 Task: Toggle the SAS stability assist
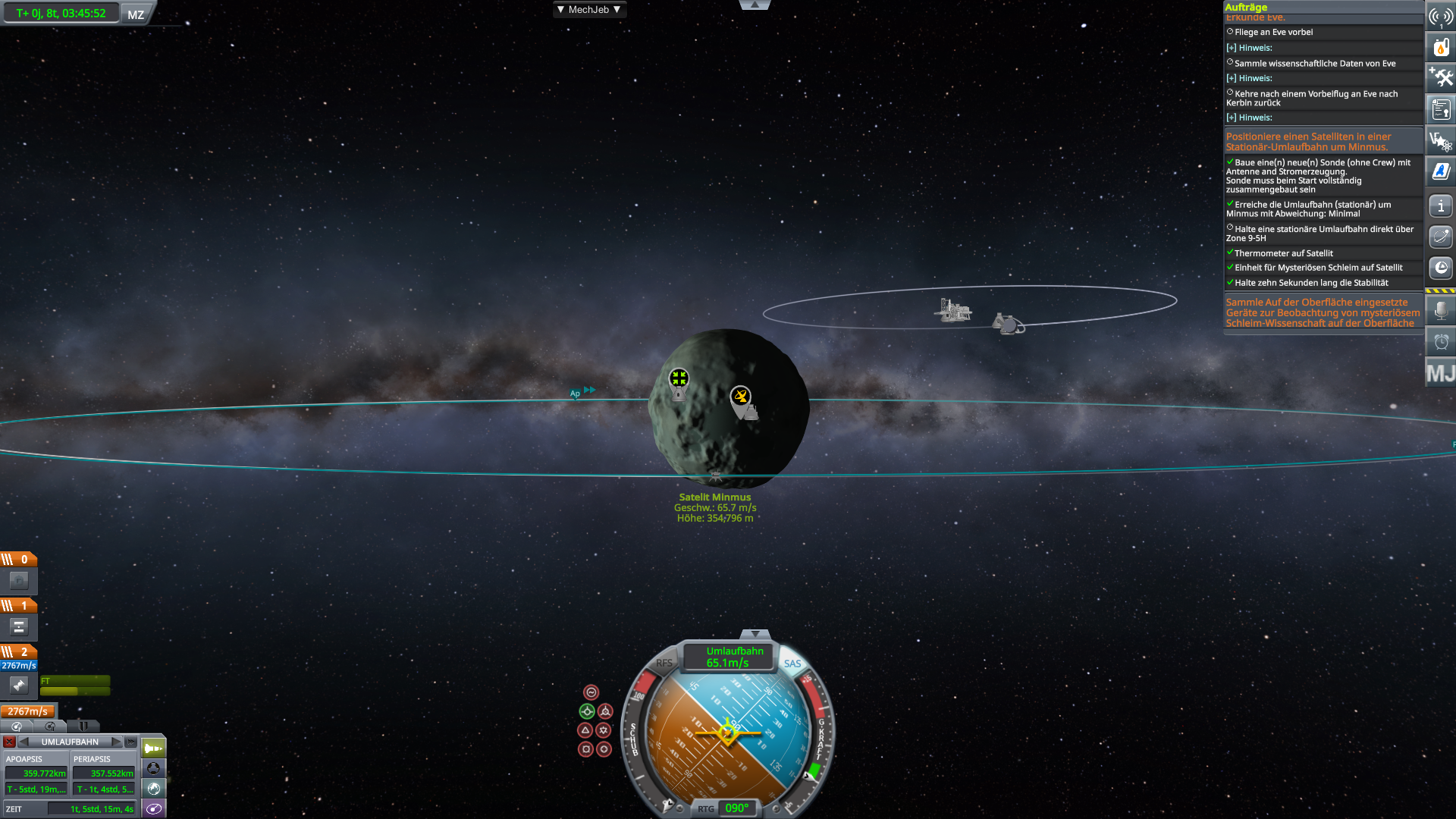[792, 664]
